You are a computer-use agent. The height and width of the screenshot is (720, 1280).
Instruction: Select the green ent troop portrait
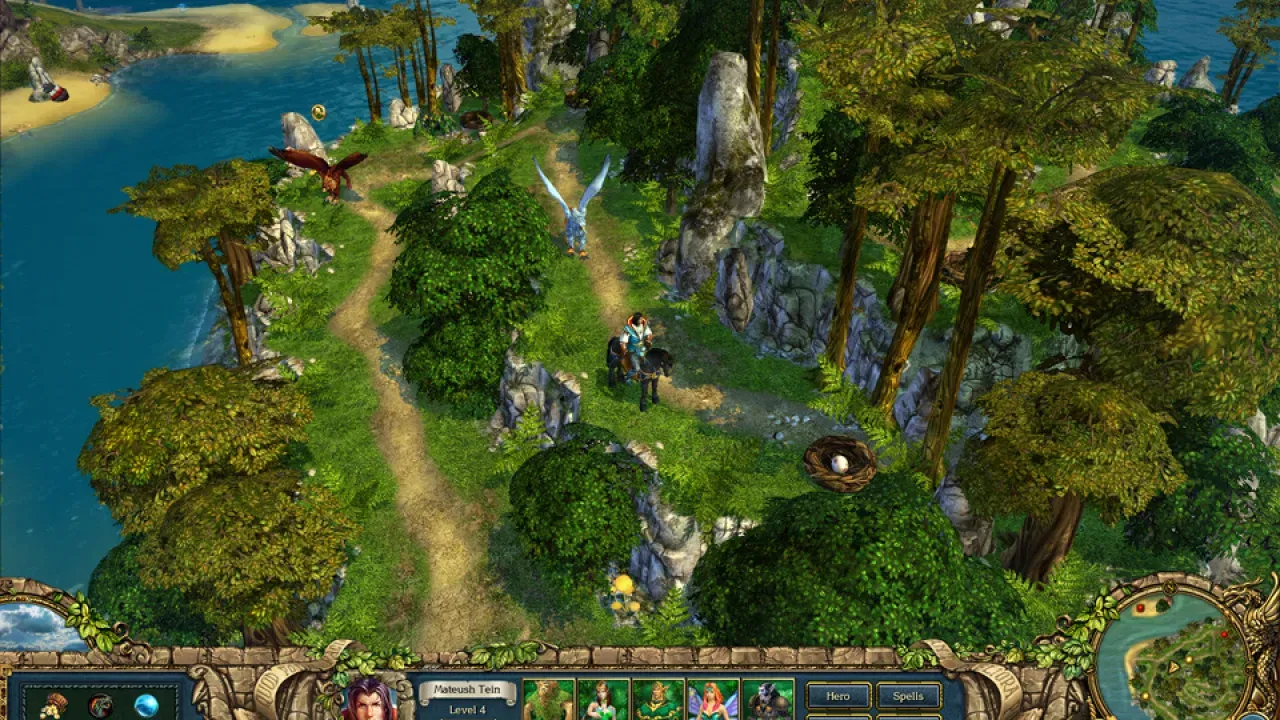[549, 700]
